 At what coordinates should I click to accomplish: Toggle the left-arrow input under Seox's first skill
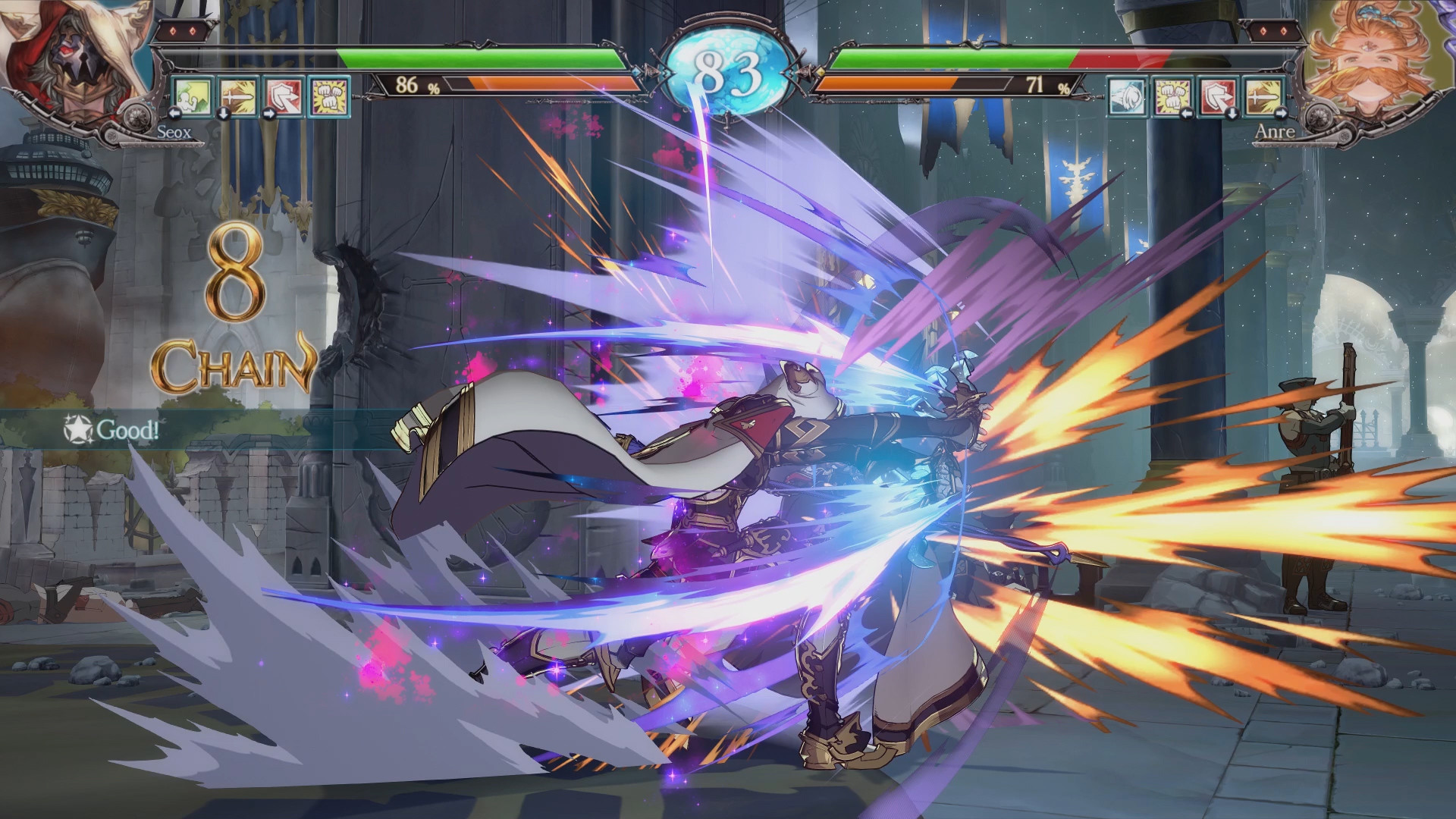coord(174,115)
